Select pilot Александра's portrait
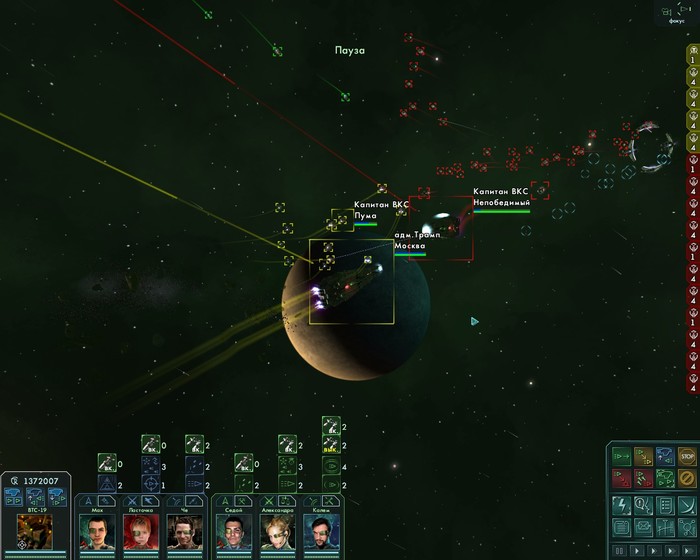Screen dimensions: 700x560 coord(275,530)
